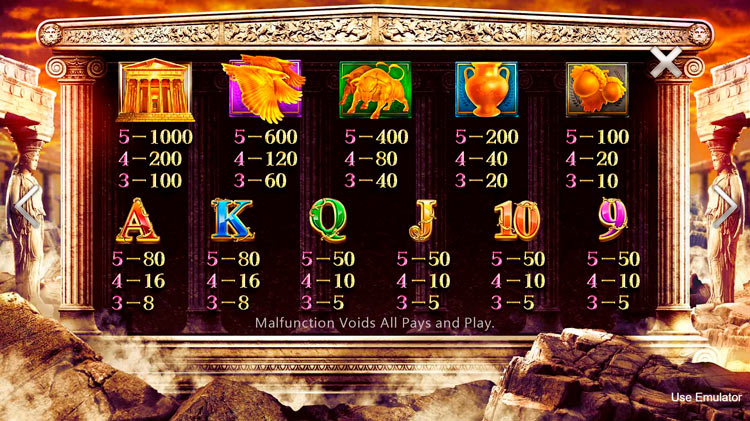Close the paytable window
The width and height of the screenshot is (750, 421).
tap(666, 63)
